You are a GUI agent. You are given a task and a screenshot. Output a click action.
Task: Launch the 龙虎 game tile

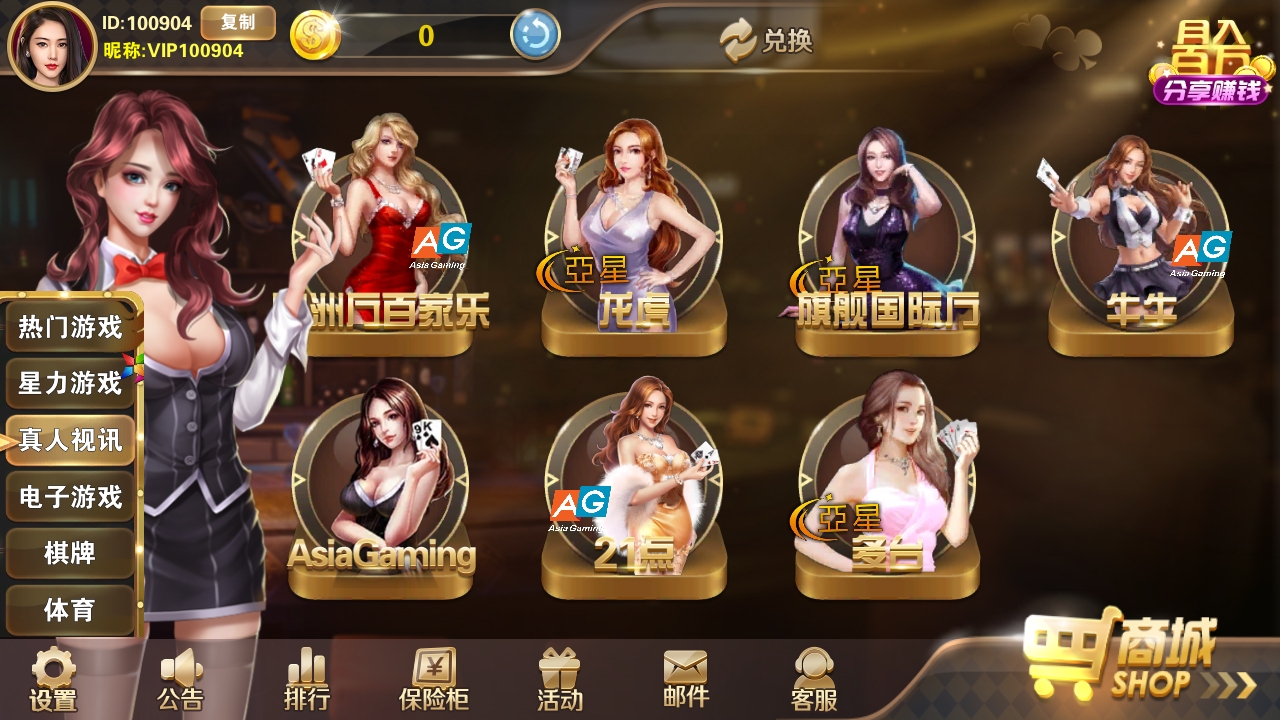(634, 250)
